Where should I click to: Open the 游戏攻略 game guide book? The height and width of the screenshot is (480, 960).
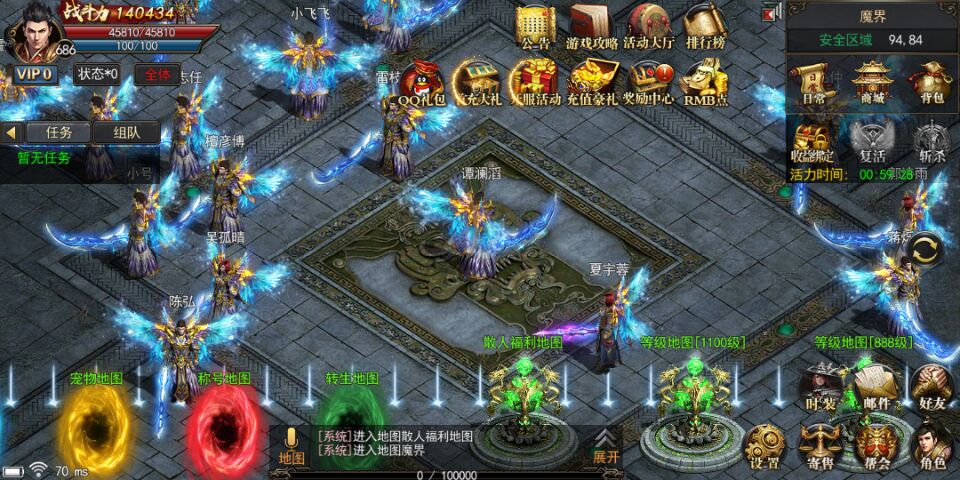592,27
